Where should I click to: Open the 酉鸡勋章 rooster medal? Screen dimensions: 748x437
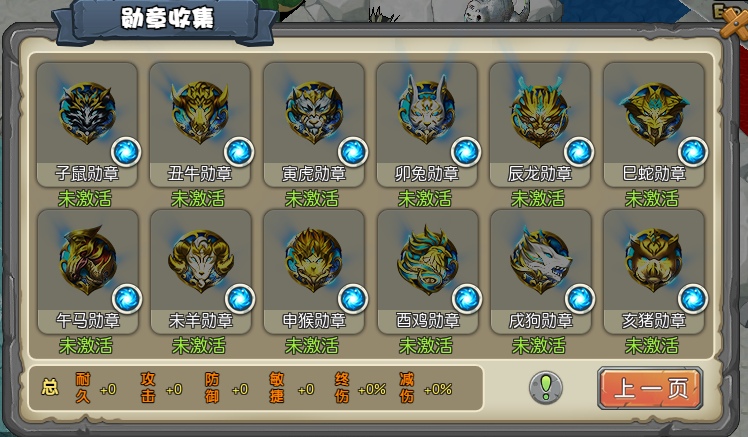click(x=426, y=260)
